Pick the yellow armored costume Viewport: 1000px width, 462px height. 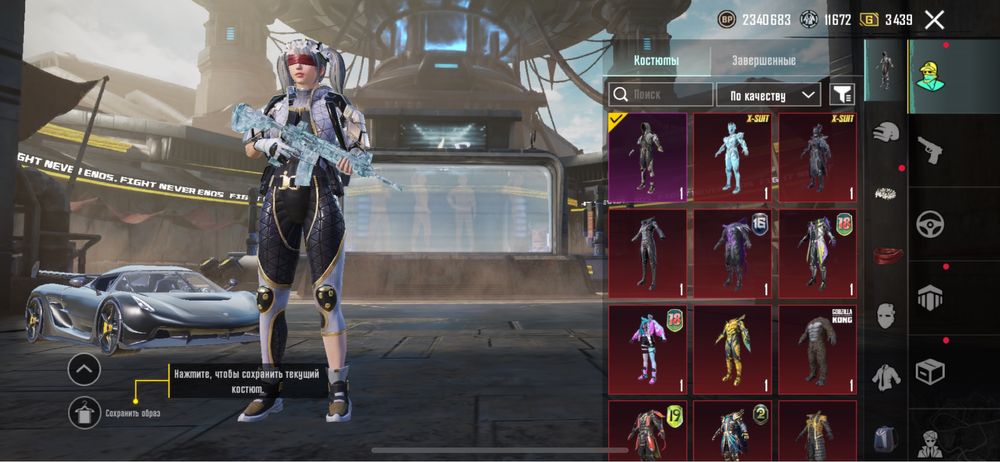pos(732,348)
